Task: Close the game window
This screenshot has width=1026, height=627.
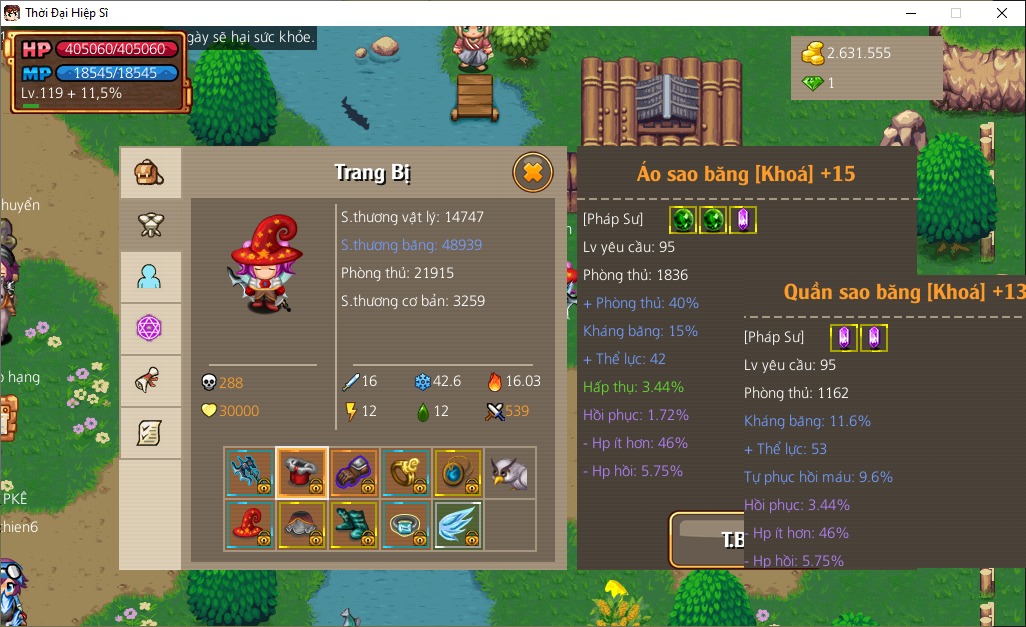Action: coord(1001,13)
